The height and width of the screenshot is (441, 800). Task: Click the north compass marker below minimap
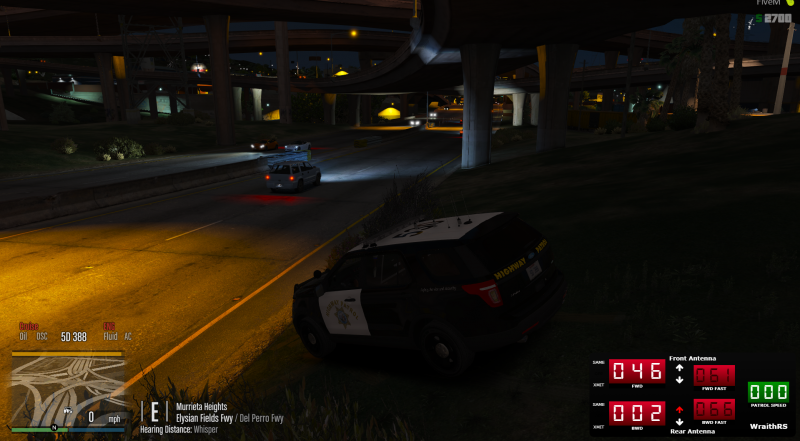(x=54, y=428)
